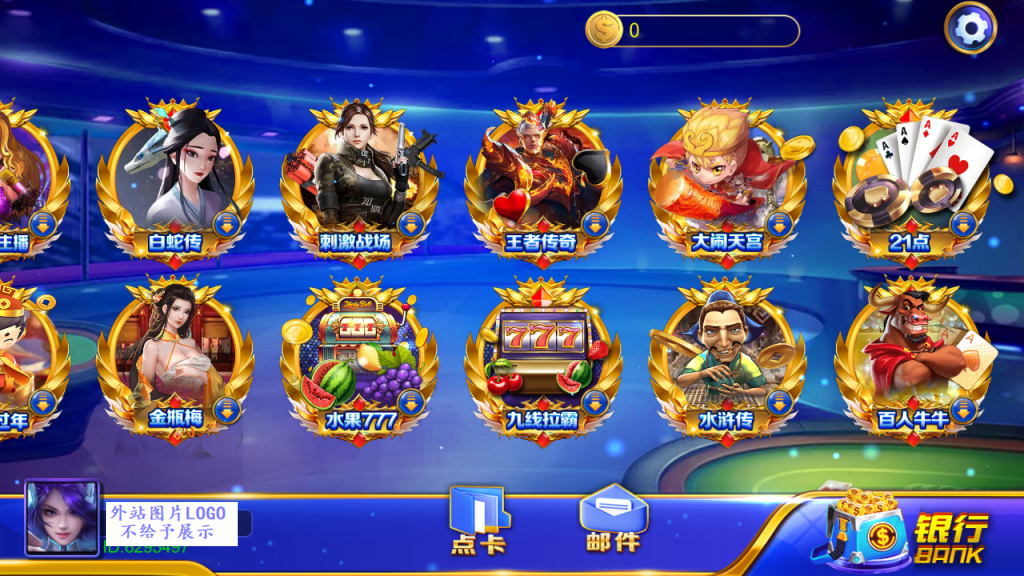
Task: Click the 点卡 card button
Action: (479, 520)
